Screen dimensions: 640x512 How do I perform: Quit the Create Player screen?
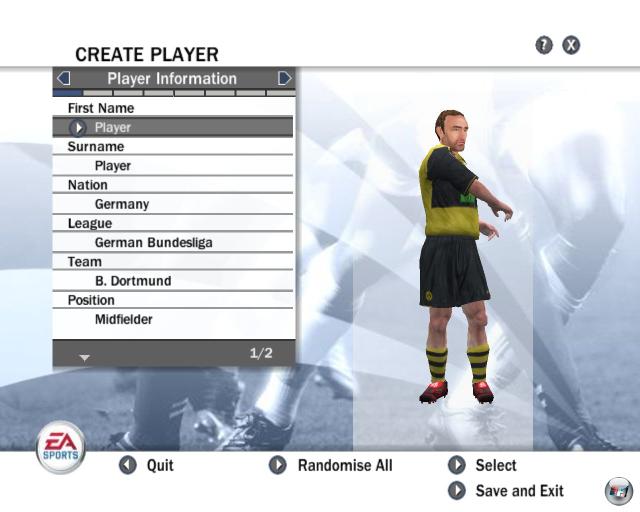[147, 465]
